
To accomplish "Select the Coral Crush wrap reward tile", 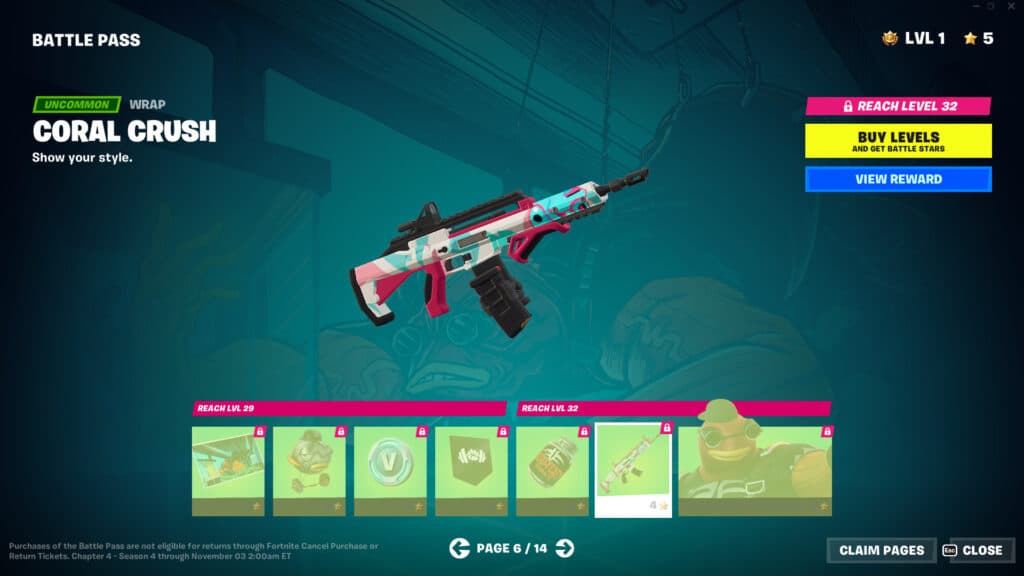I will [x=633, y=470].
